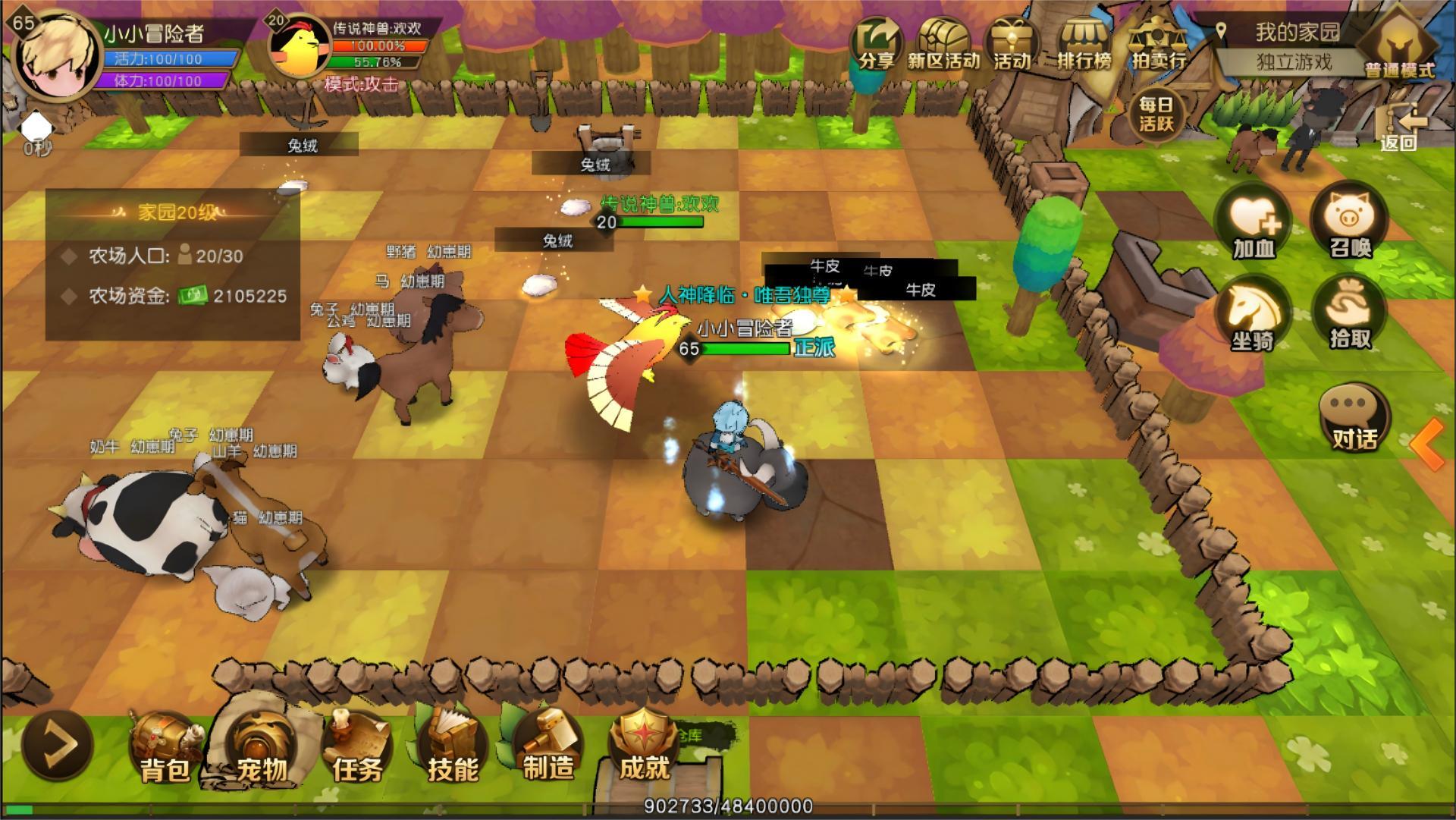Use the 加血 heal button
The image size is (1456, 820).
[x=1254, y=224]
